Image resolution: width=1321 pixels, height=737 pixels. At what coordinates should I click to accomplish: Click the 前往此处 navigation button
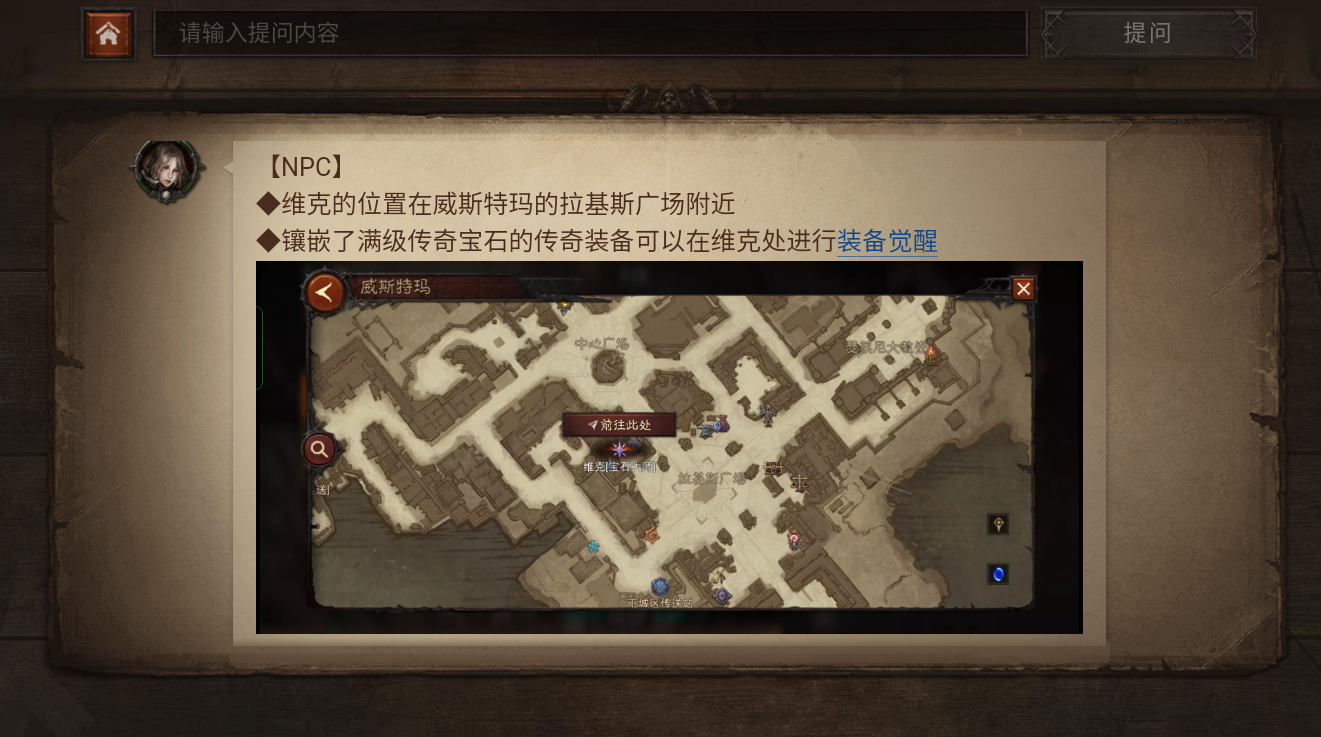click(x=621, y=423)
